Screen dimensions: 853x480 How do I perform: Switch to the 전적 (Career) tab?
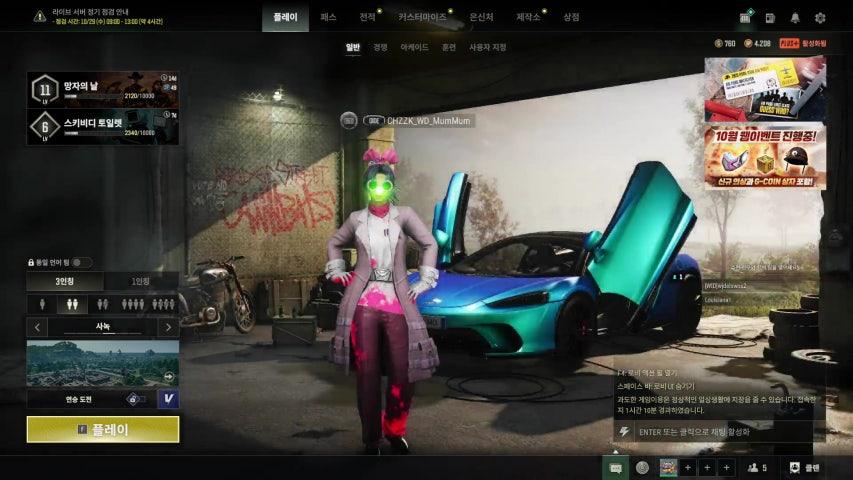coord(367,17)
